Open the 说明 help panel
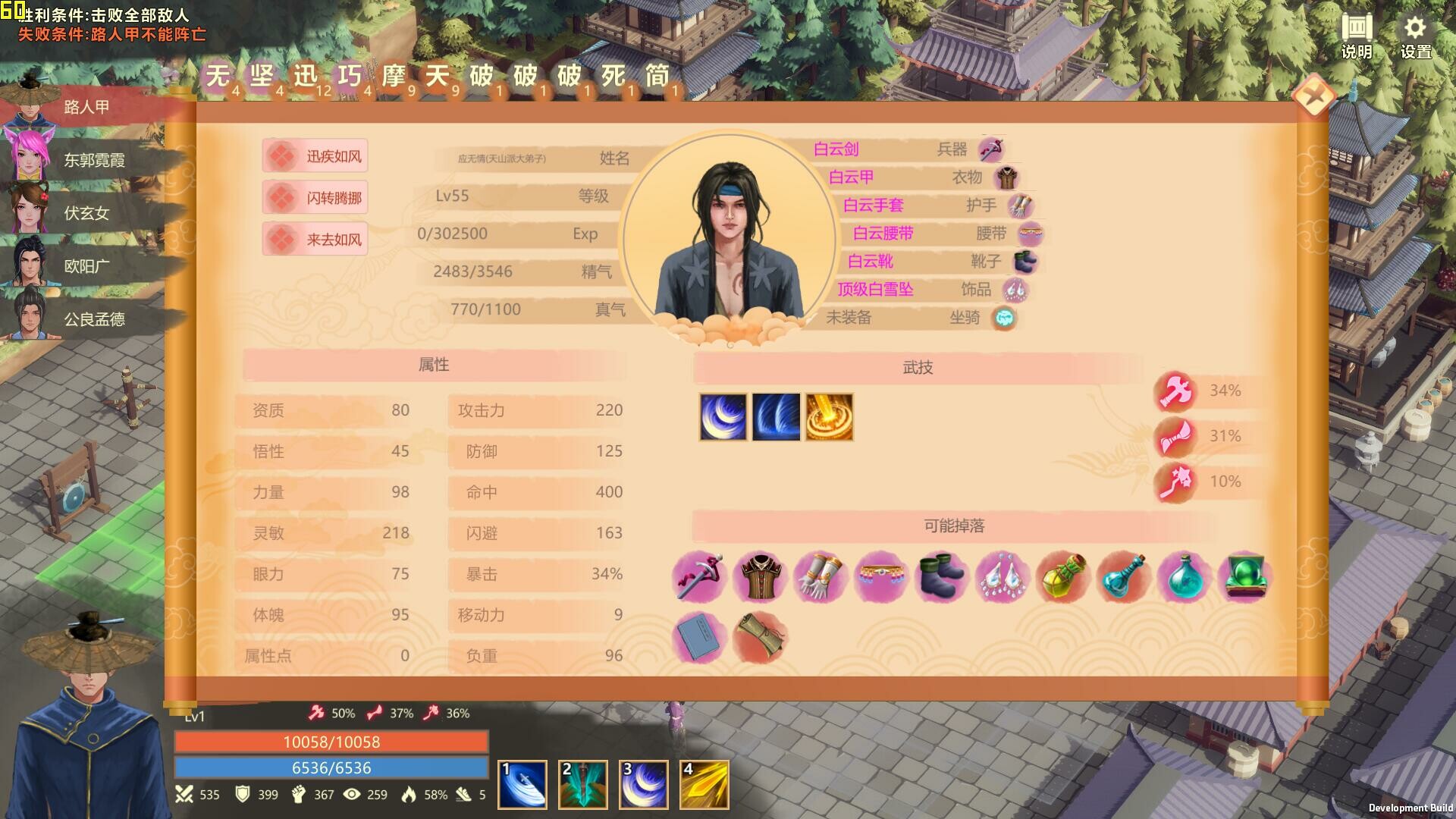This screenshot has width=1456, height=819. (1357, 37)
